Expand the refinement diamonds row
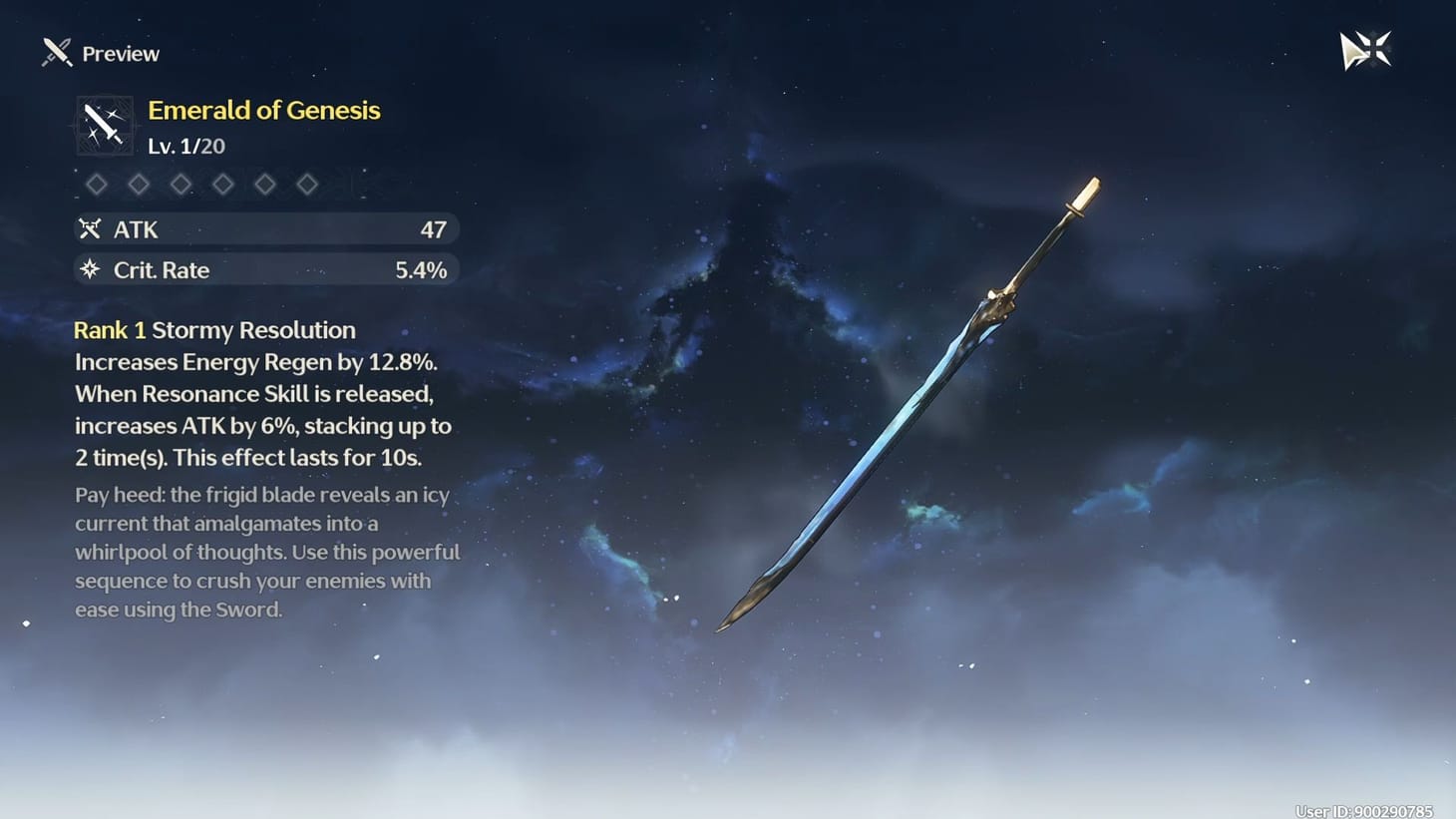Viewport: 1456px width, 819px height. 201,184
